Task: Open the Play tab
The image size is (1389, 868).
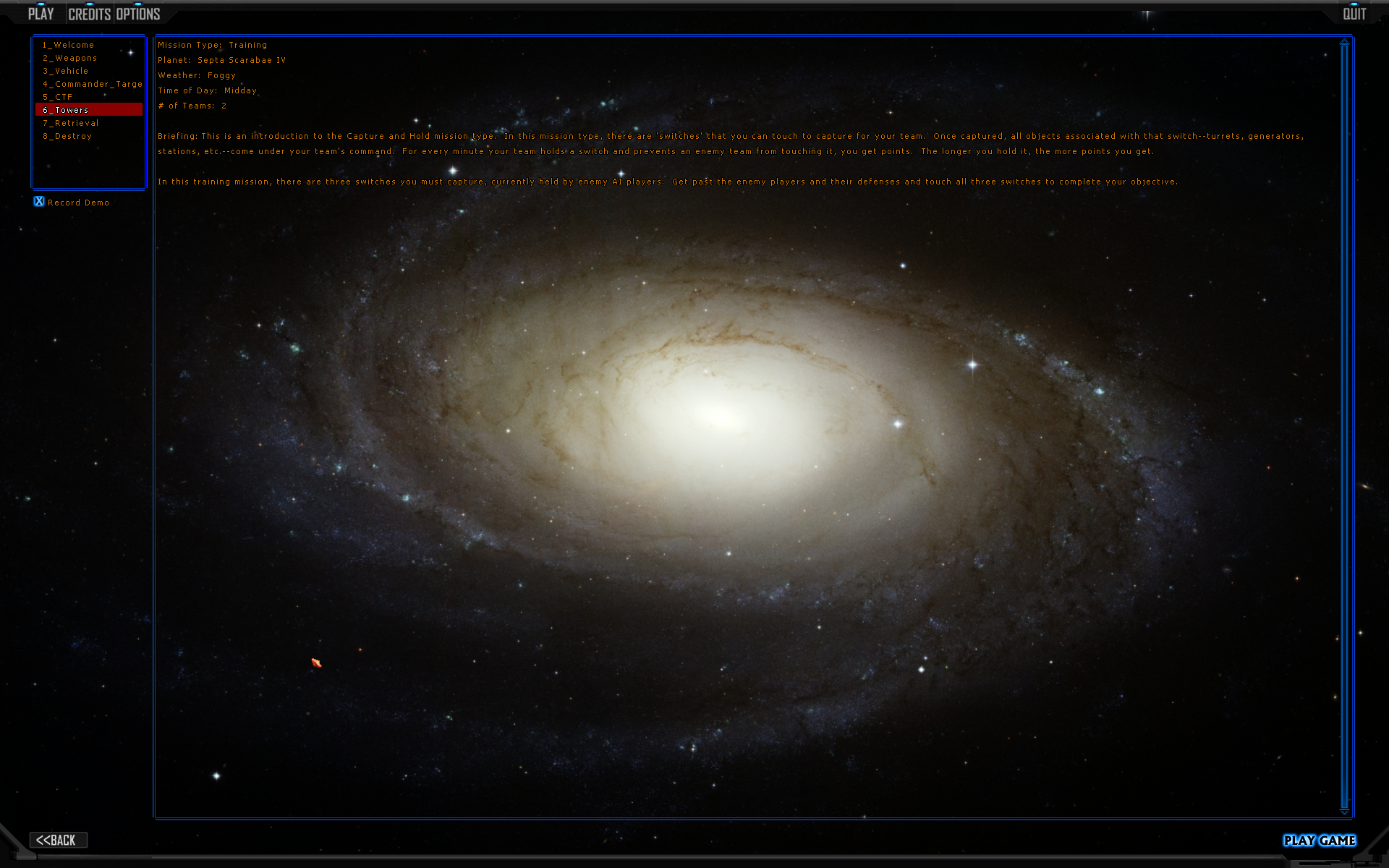Action: (x=41, y=14)
